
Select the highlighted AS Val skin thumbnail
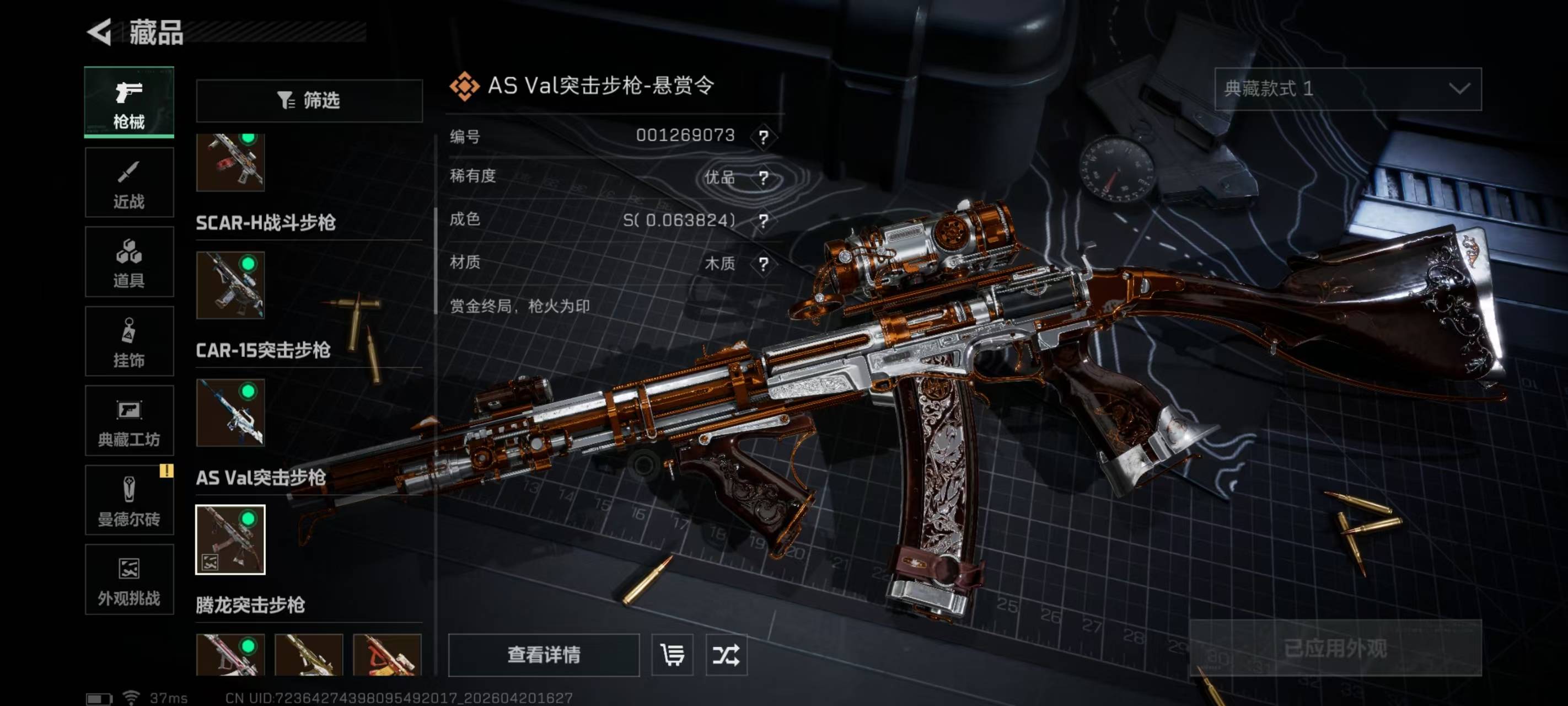coord(230,539)
